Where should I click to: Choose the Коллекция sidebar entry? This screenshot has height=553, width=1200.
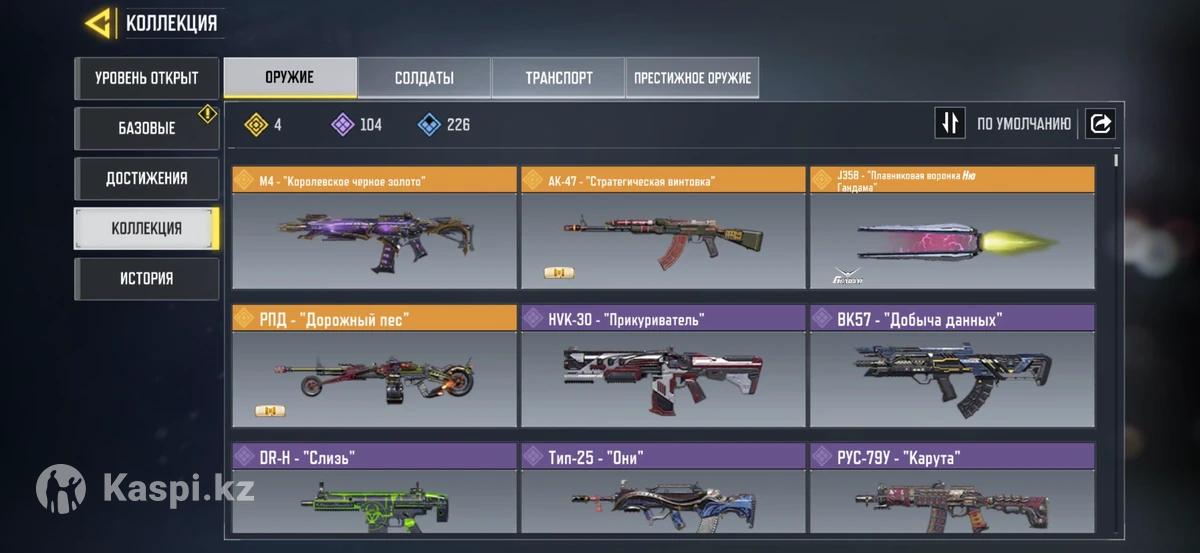pyautogui.click(x=146, y=228)
